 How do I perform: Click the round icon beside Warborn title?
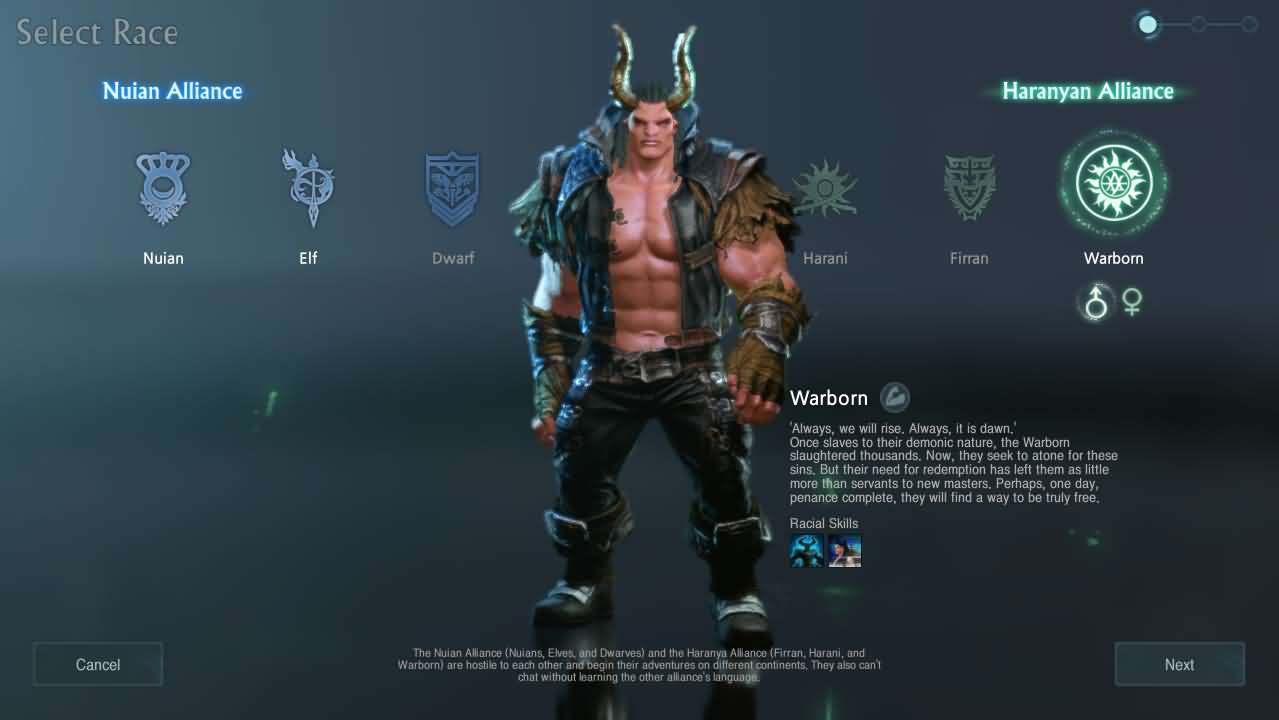click(895, 398)
